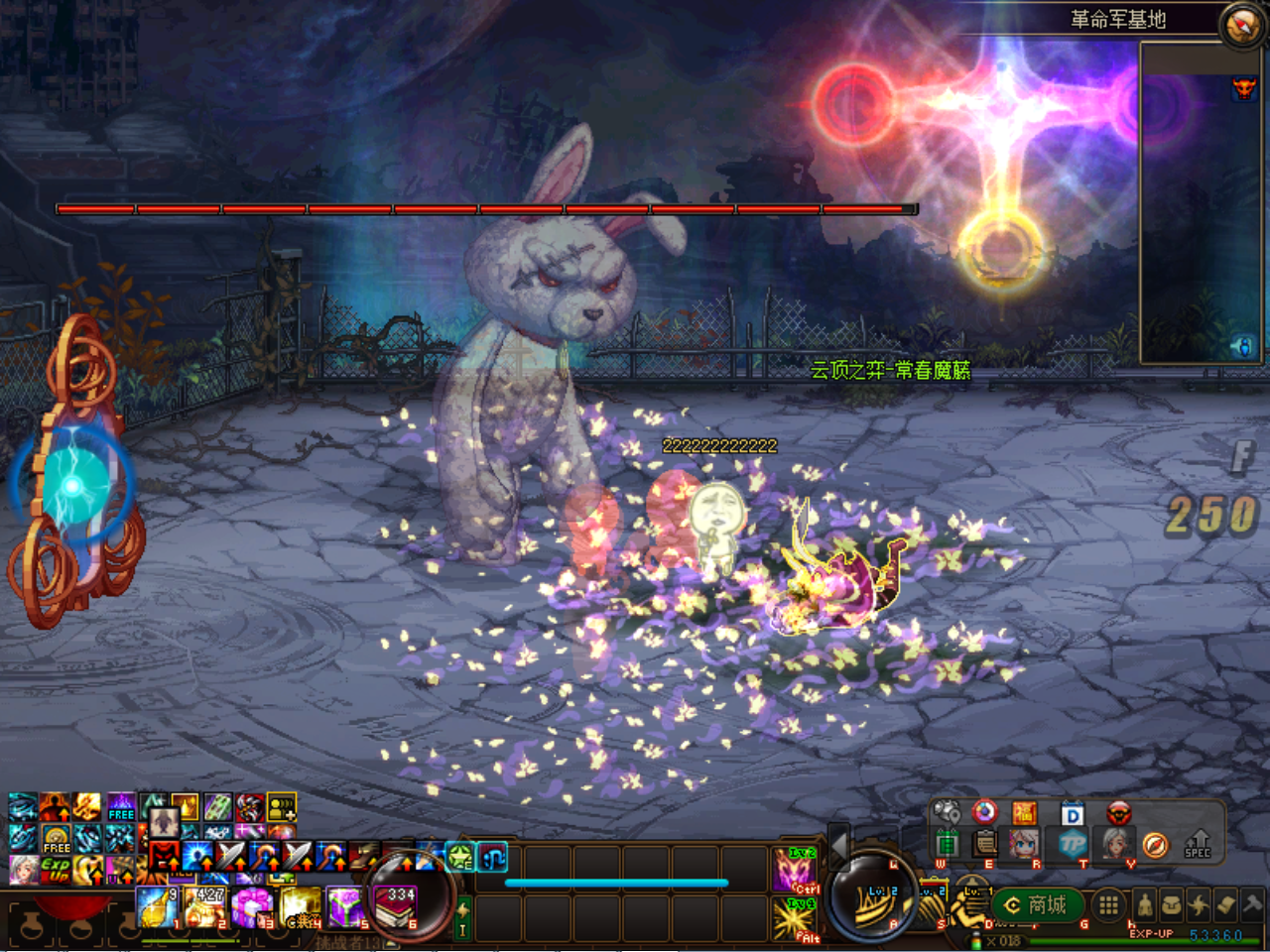
Task: Select the red boss room marker on minimap
Action: click(1243, 89)
